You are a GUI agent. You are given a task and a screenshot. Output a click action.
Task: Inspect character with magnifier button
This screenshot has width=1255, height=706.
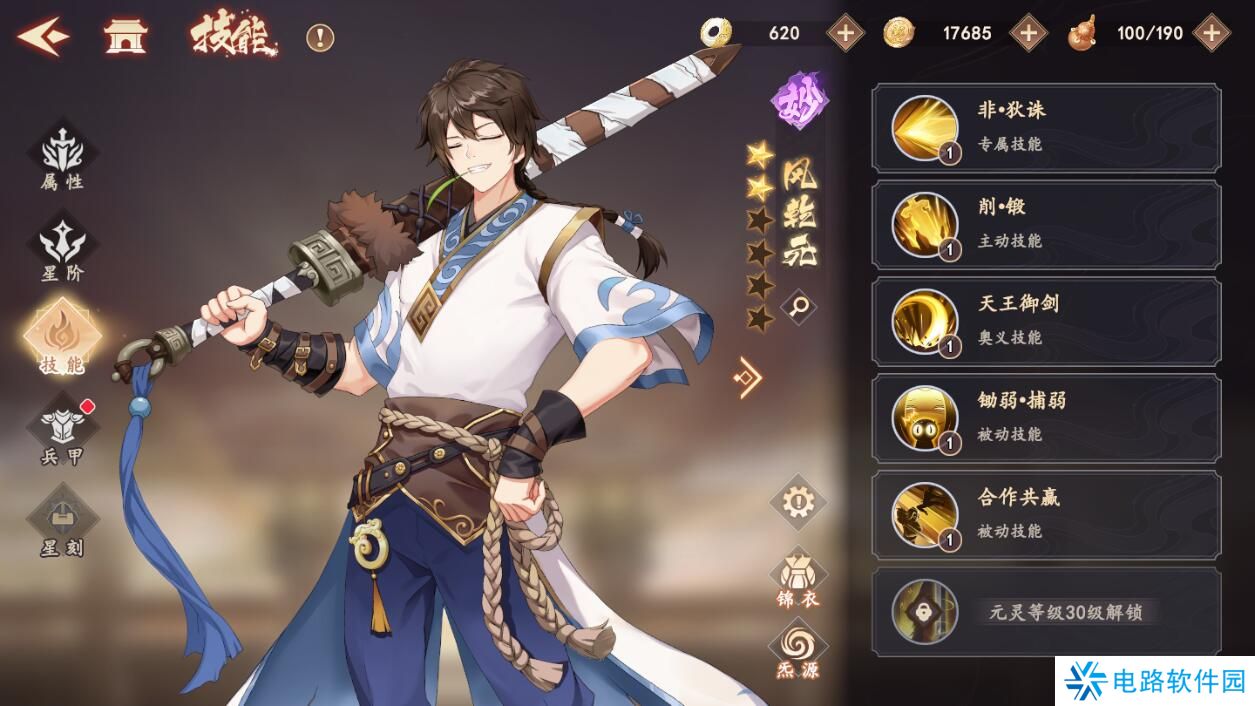797,307
